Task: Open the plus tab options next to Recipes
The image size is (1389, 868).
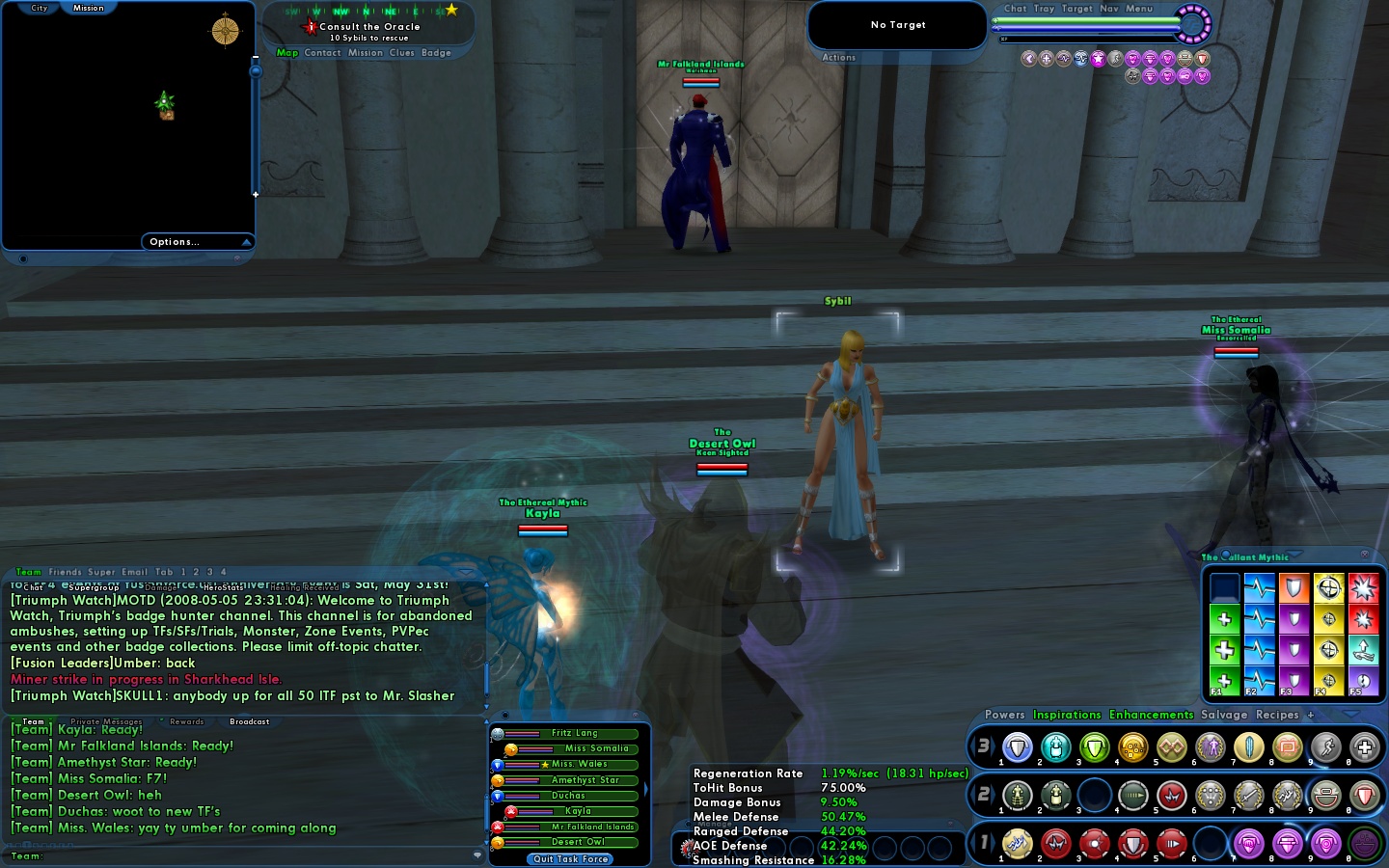Action: tap(1311, 716)
